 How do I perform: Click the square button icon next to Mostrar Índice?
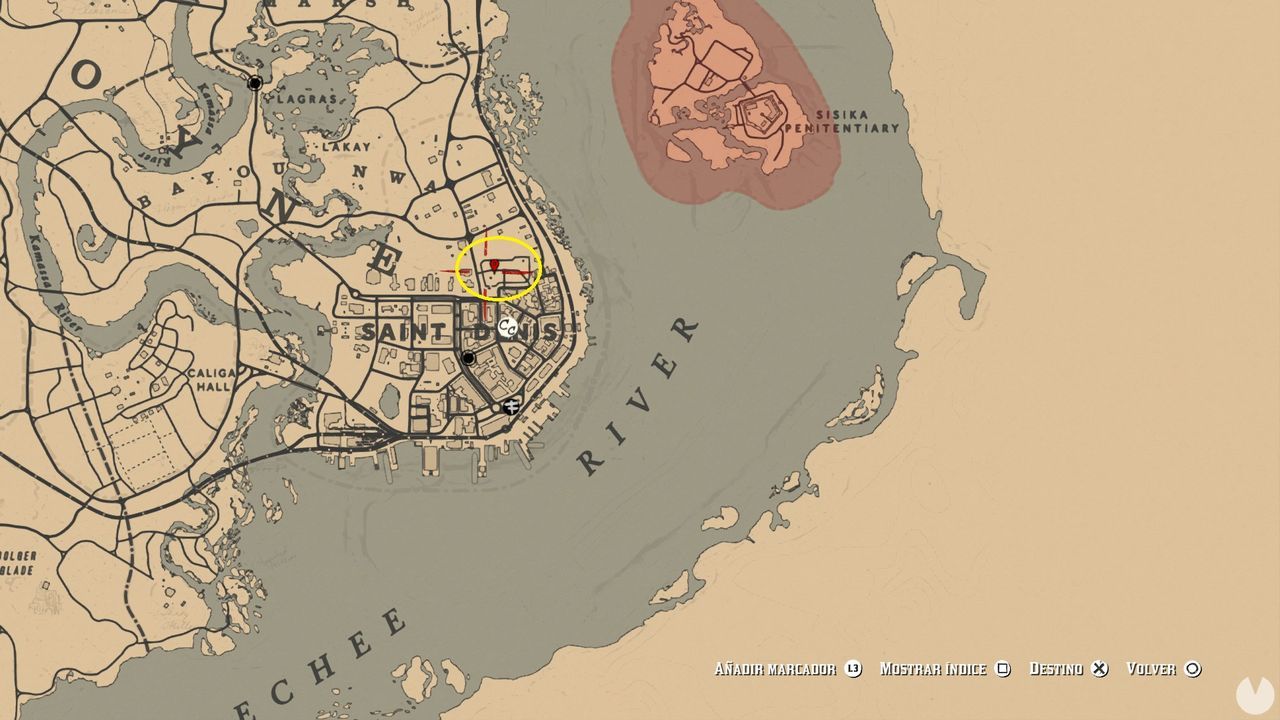pos(1003,668)
